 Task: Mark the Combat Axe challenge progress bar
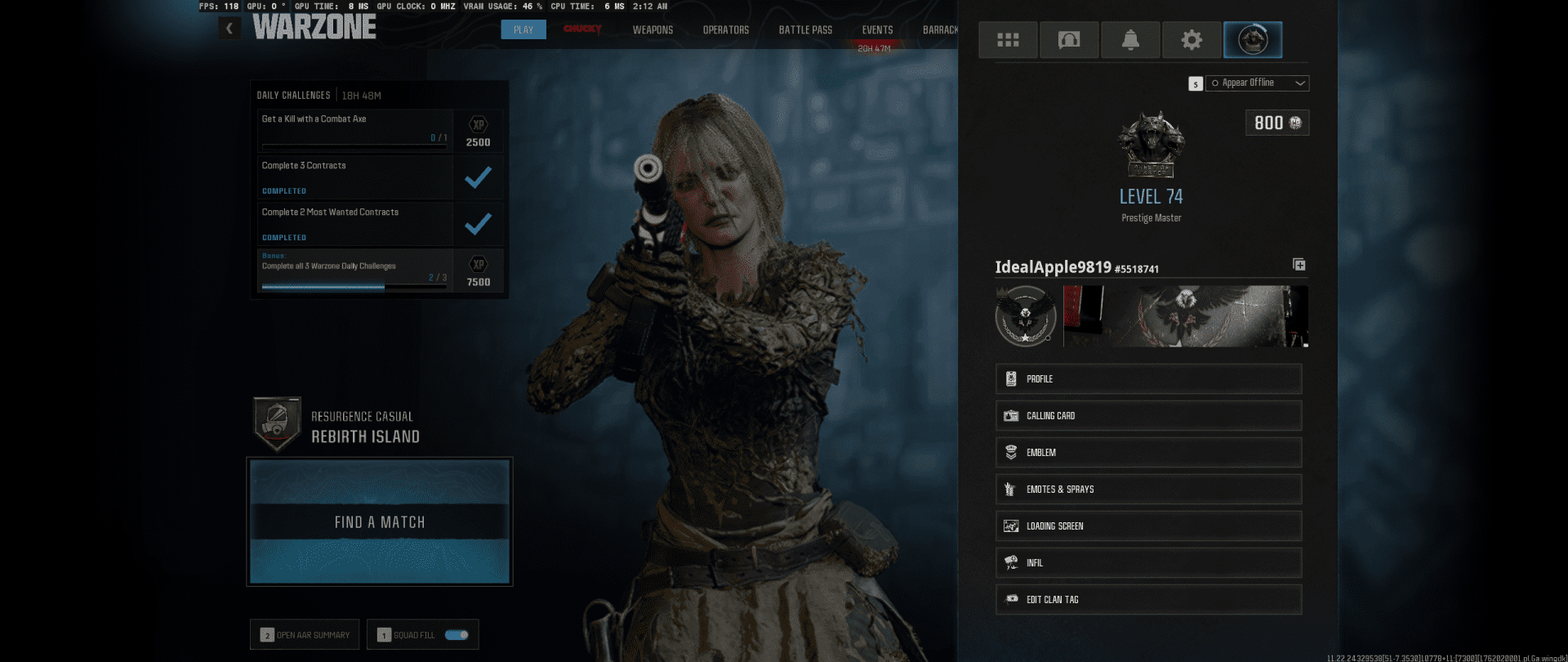click(354, 147)
